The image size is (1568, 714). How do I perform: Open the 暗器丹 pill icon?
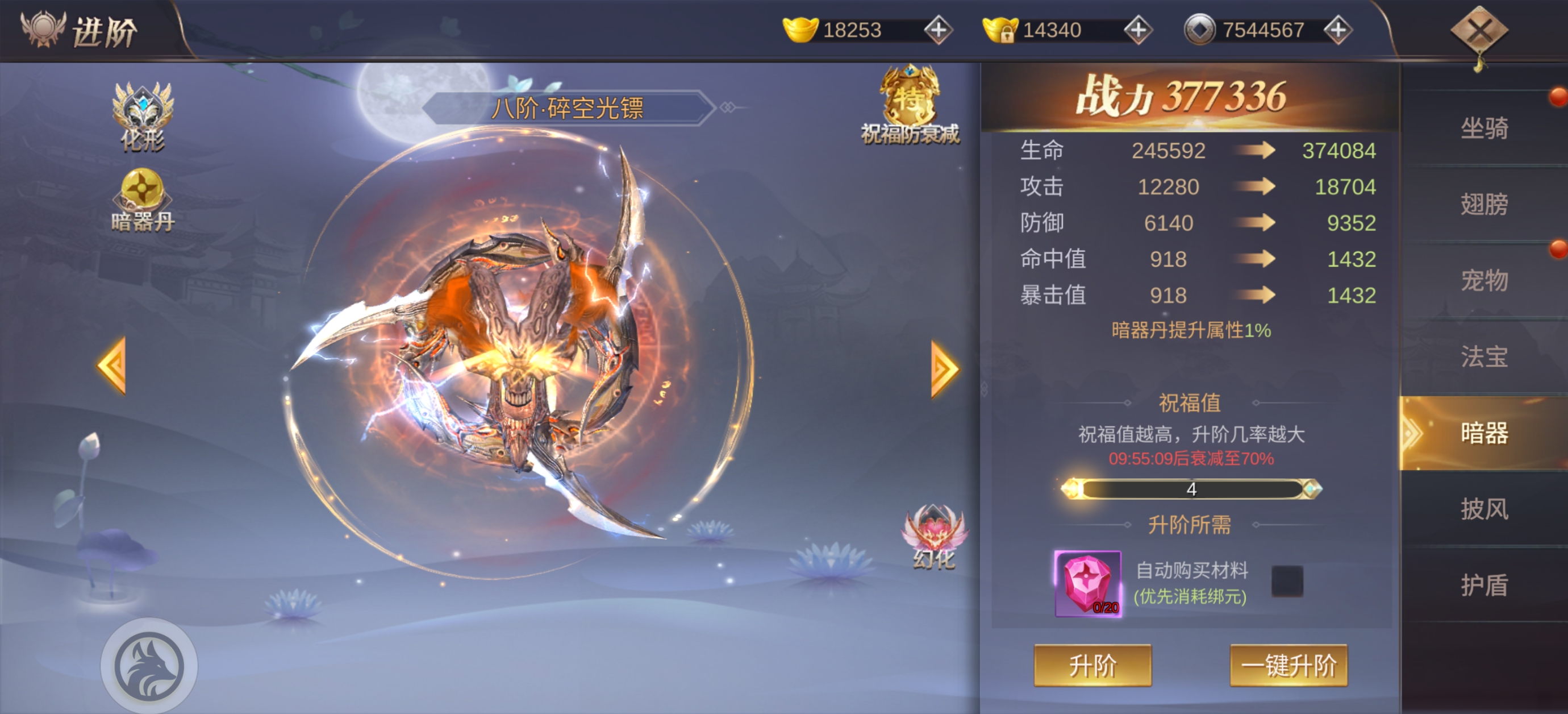click(x=143, y=200)
